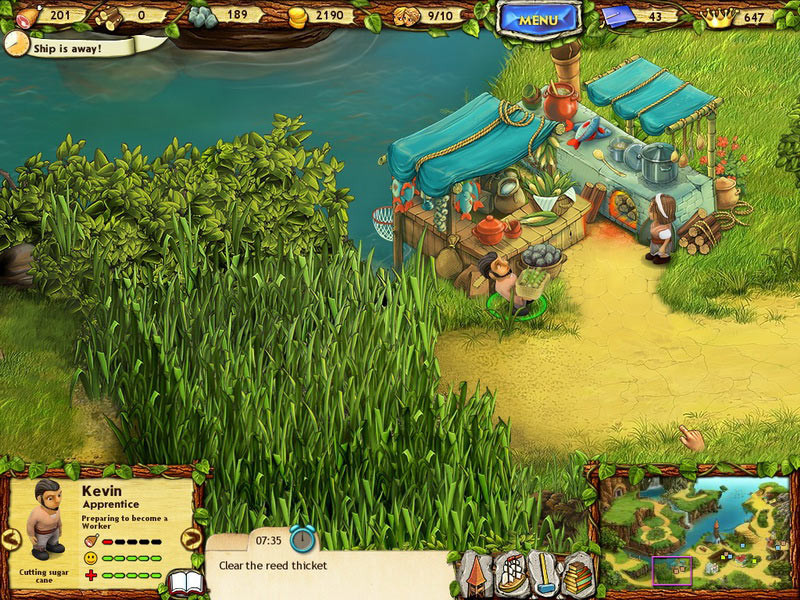800x600 pixels.
Task: Show the next villager with right arrow
Action: [x=192, y=540]
